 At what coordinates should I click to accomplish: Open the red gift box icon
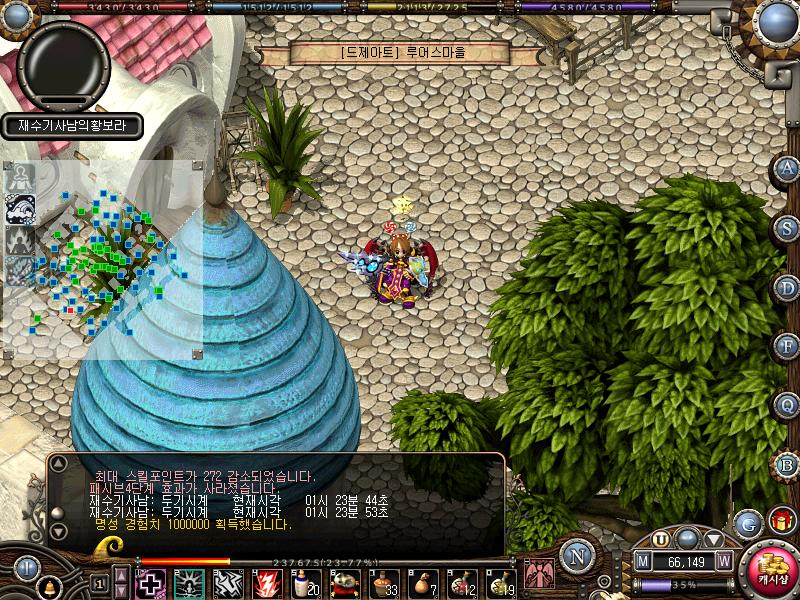coord(781,520)
